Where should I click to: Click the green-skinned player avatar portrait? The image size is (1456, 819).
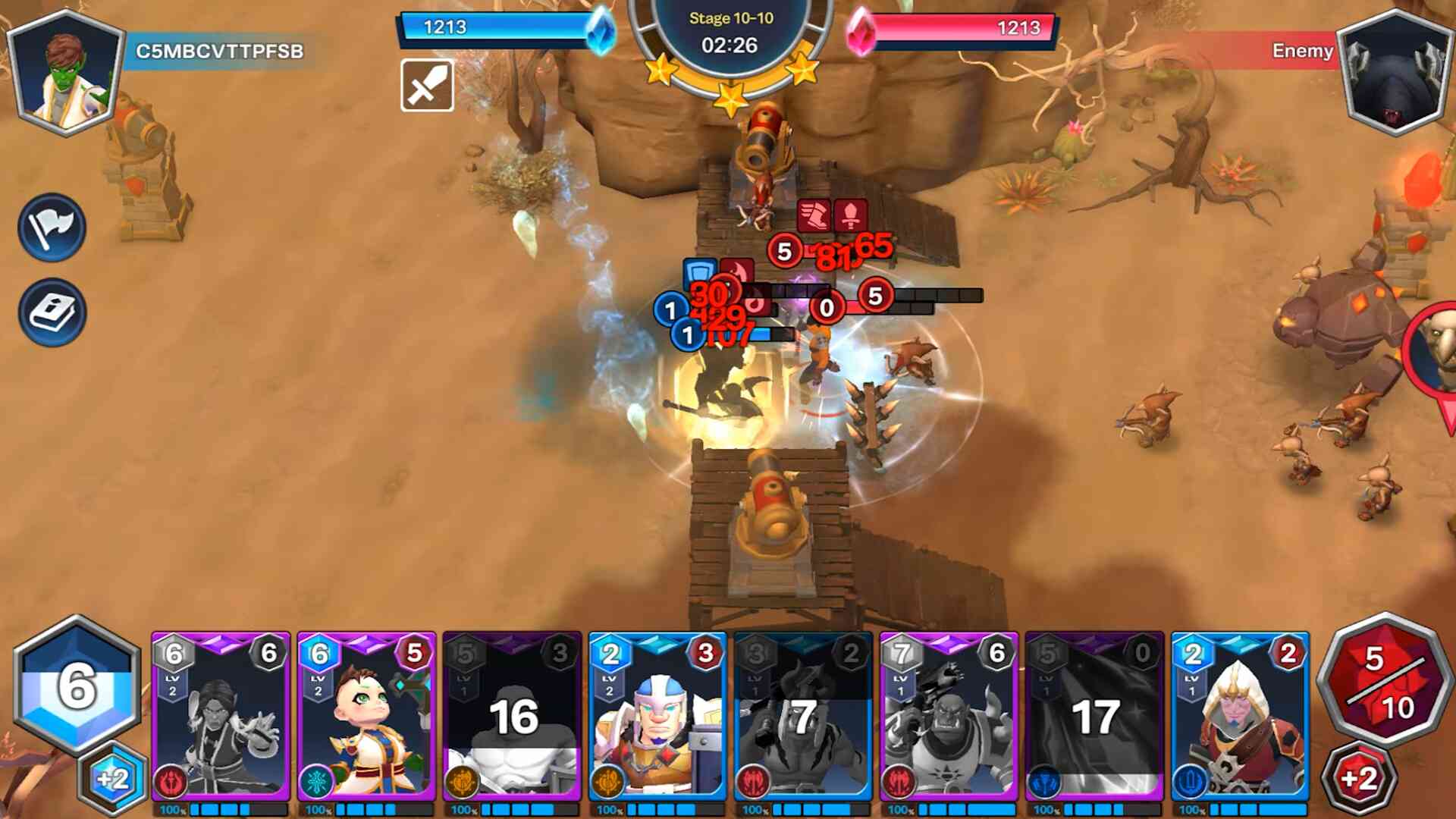(65, 74)
